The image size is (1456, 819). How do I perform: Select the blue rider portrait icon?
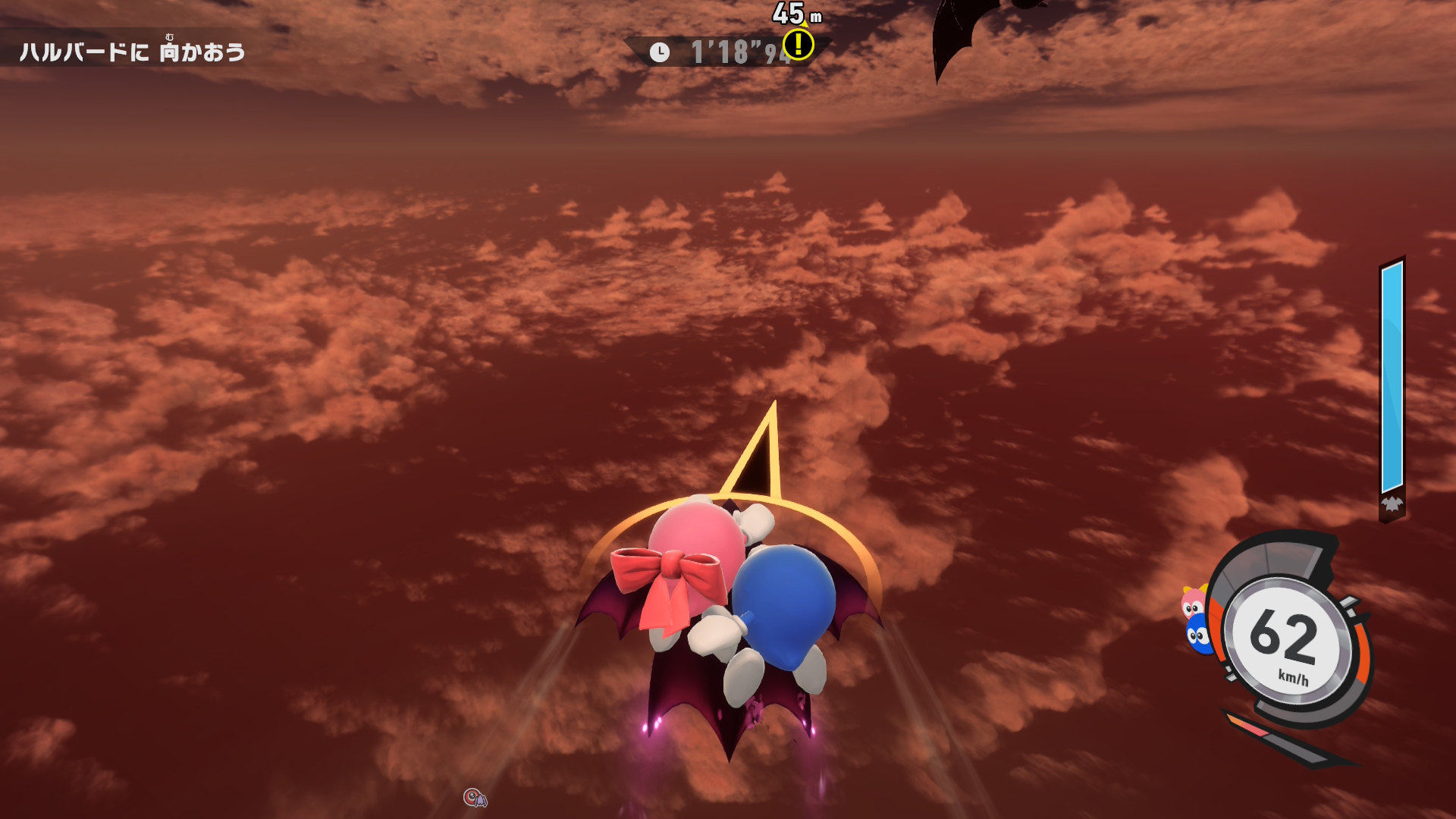point(1198,634)
